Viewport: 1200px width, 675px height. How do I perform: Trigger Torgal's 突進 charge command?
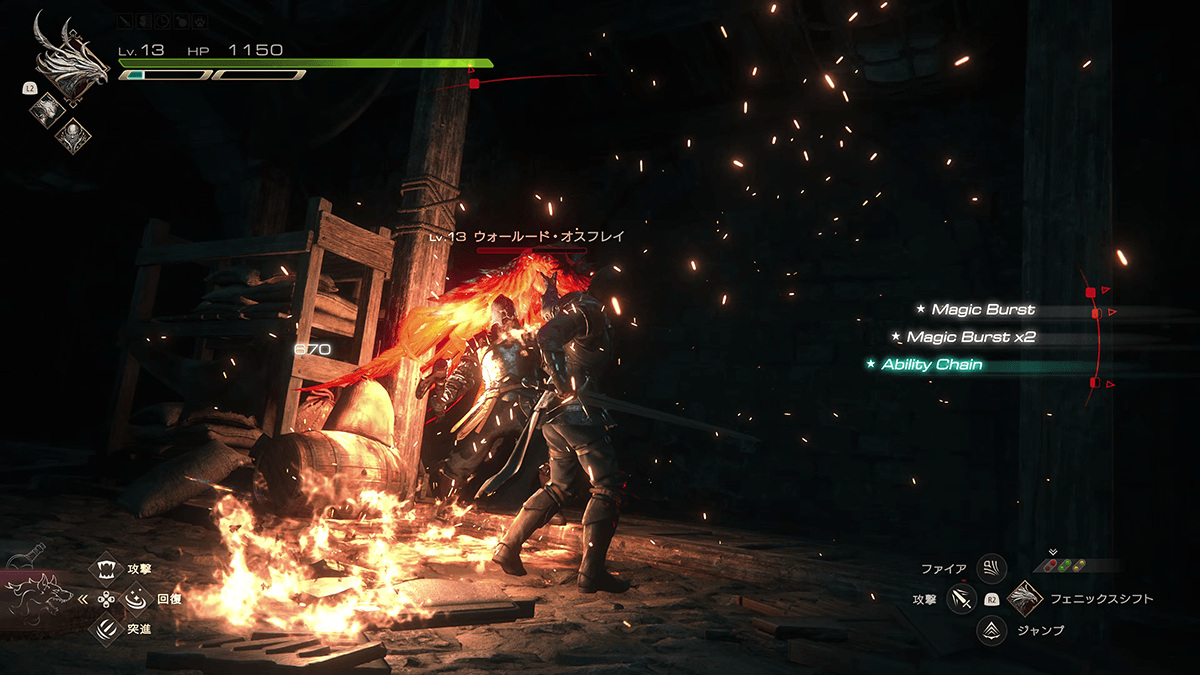click(107, 628)
